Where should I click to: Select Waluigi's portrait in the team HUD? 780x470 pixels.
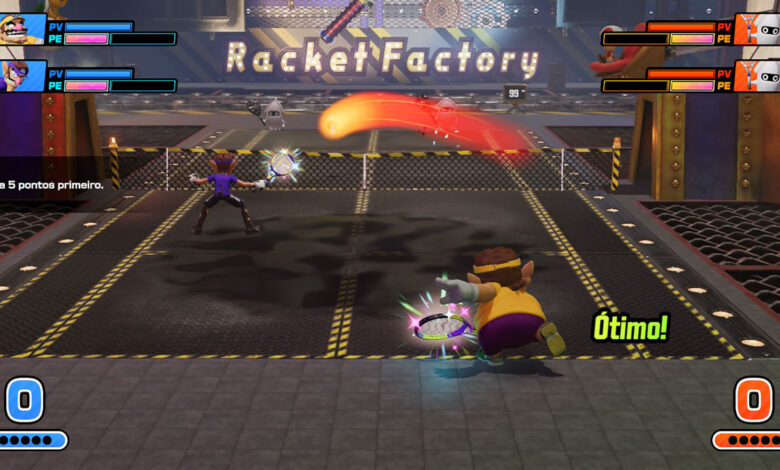(21, 76)
